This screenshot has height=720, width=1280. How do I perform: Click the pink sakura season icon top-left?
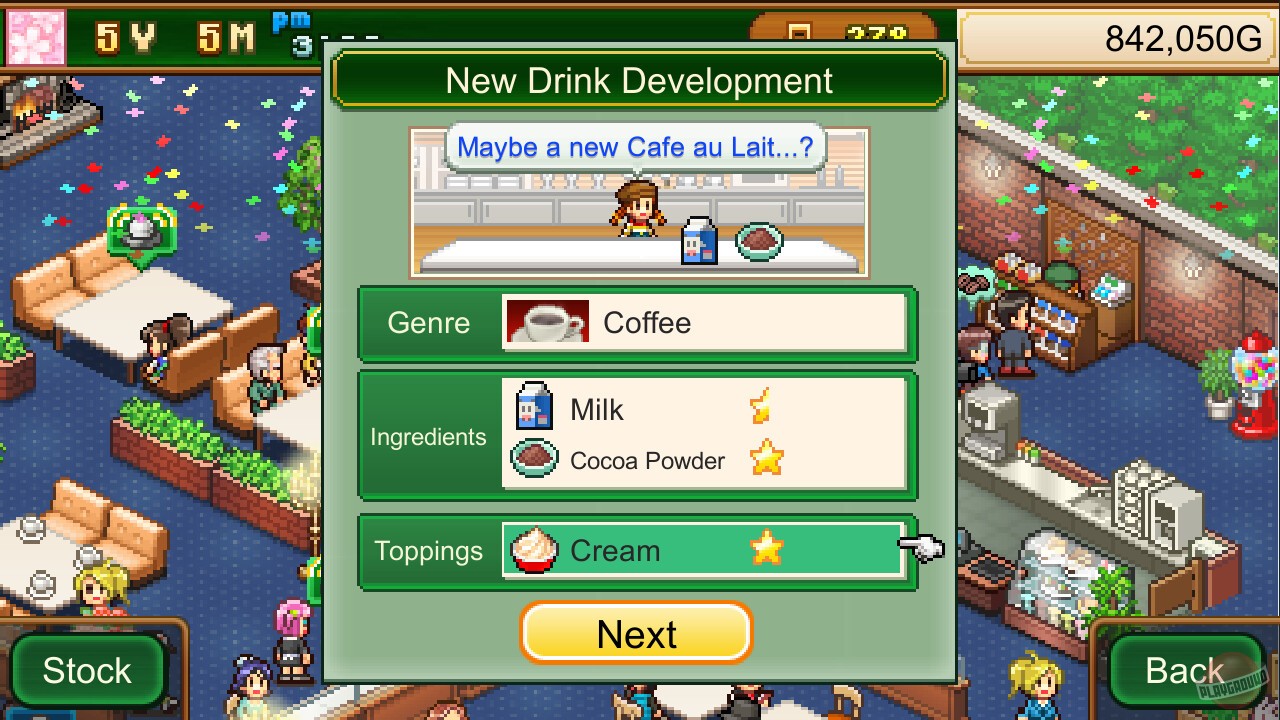tap(35, 35)
